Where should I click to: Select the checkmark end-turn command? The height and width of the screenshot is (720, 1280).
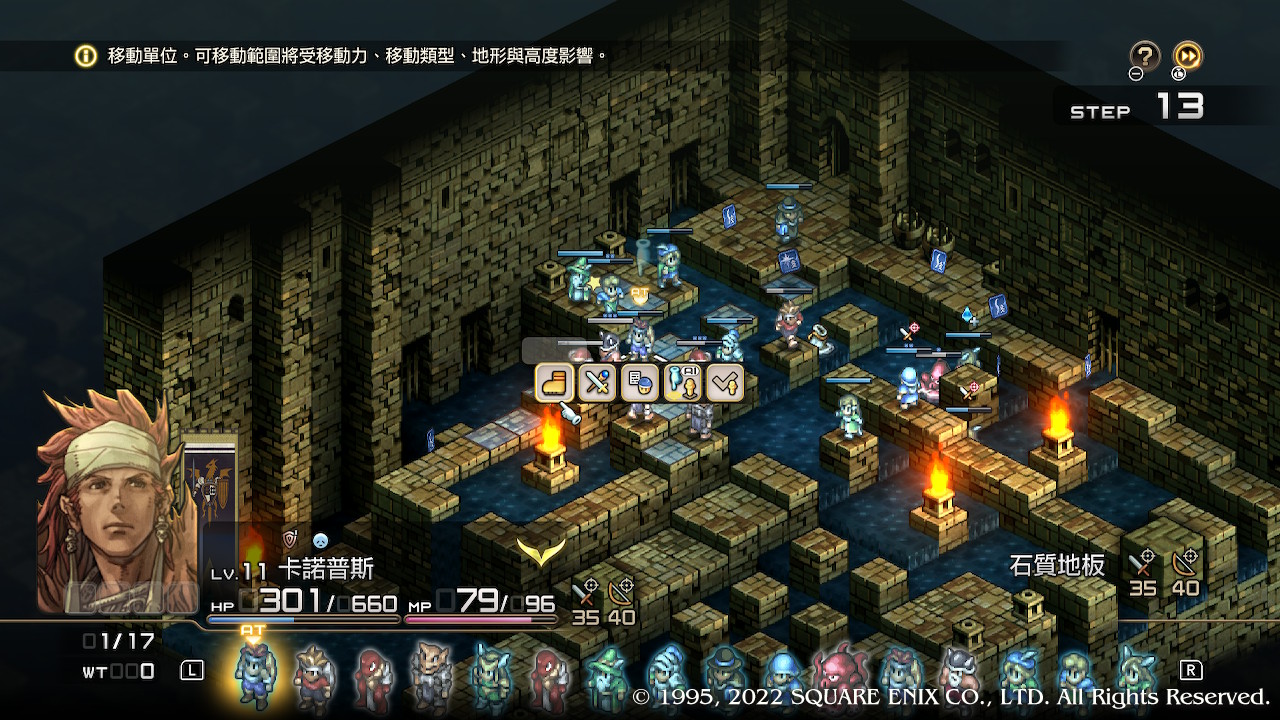tap(725, 382)
